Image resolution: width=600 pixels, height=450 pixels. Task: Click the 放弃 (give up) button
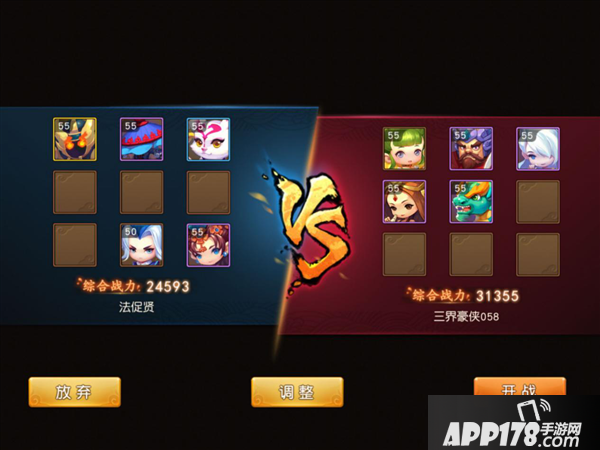(x=74, y=392)
